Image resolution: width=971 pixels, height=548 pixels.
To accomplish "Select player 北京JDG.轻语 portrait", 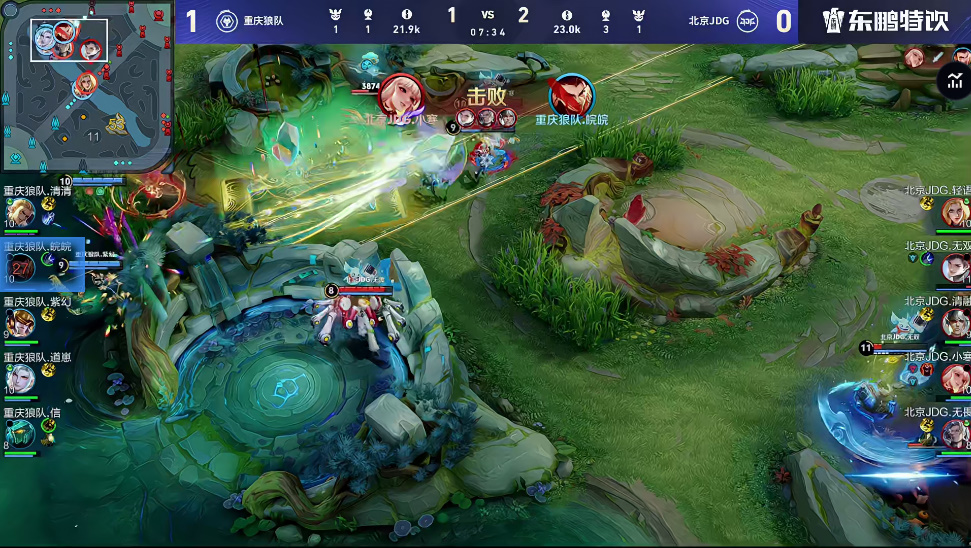I will point(955,212).
